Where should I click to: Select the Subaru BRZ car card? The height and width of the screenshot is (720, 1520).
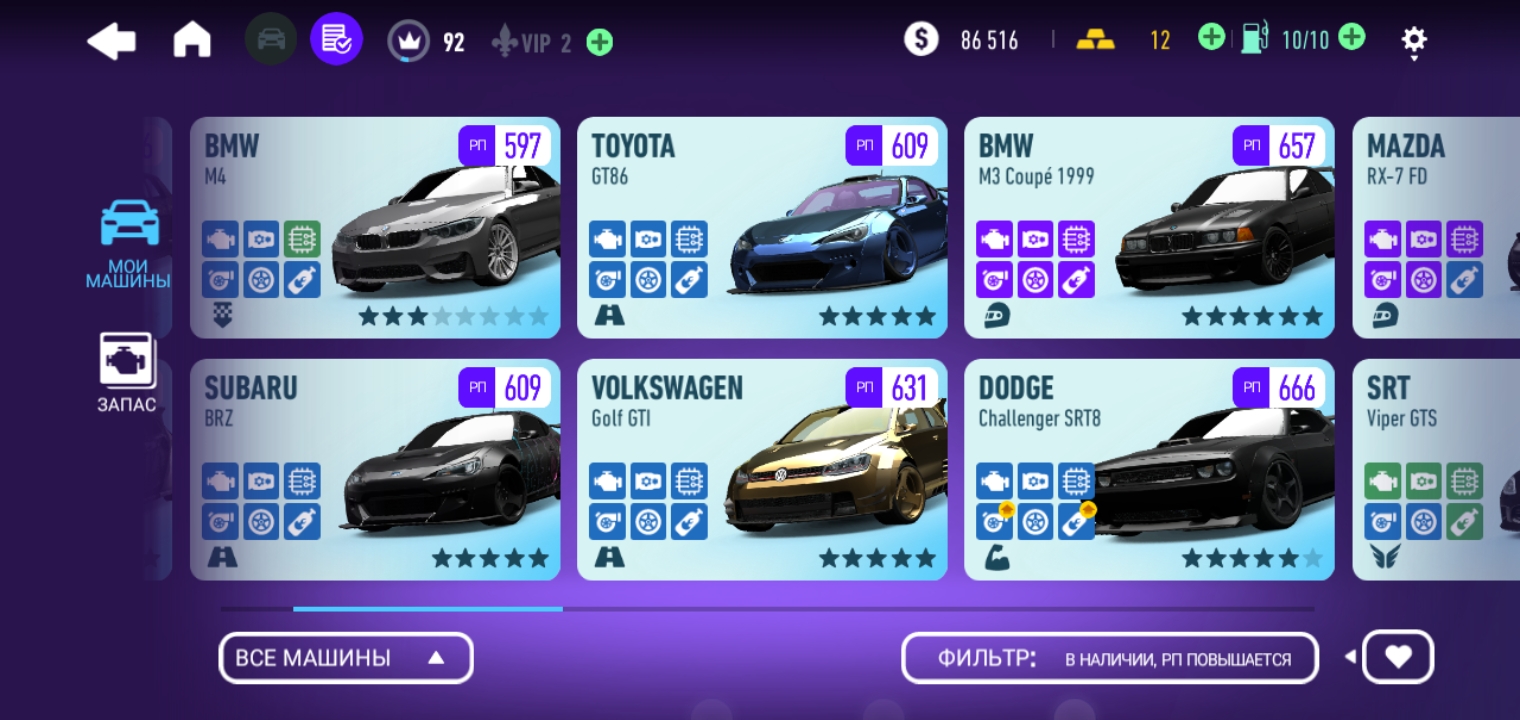(x=375, y=470)
